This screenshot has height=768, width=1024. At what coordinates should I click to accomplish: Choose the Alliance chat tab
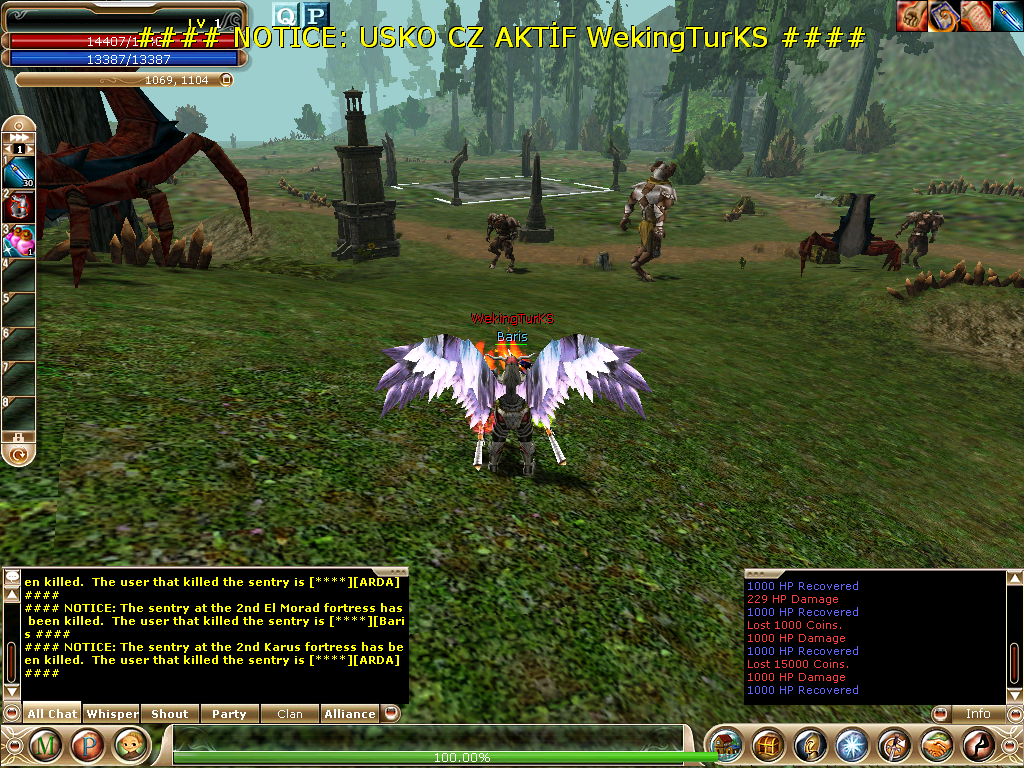point(349,714)
